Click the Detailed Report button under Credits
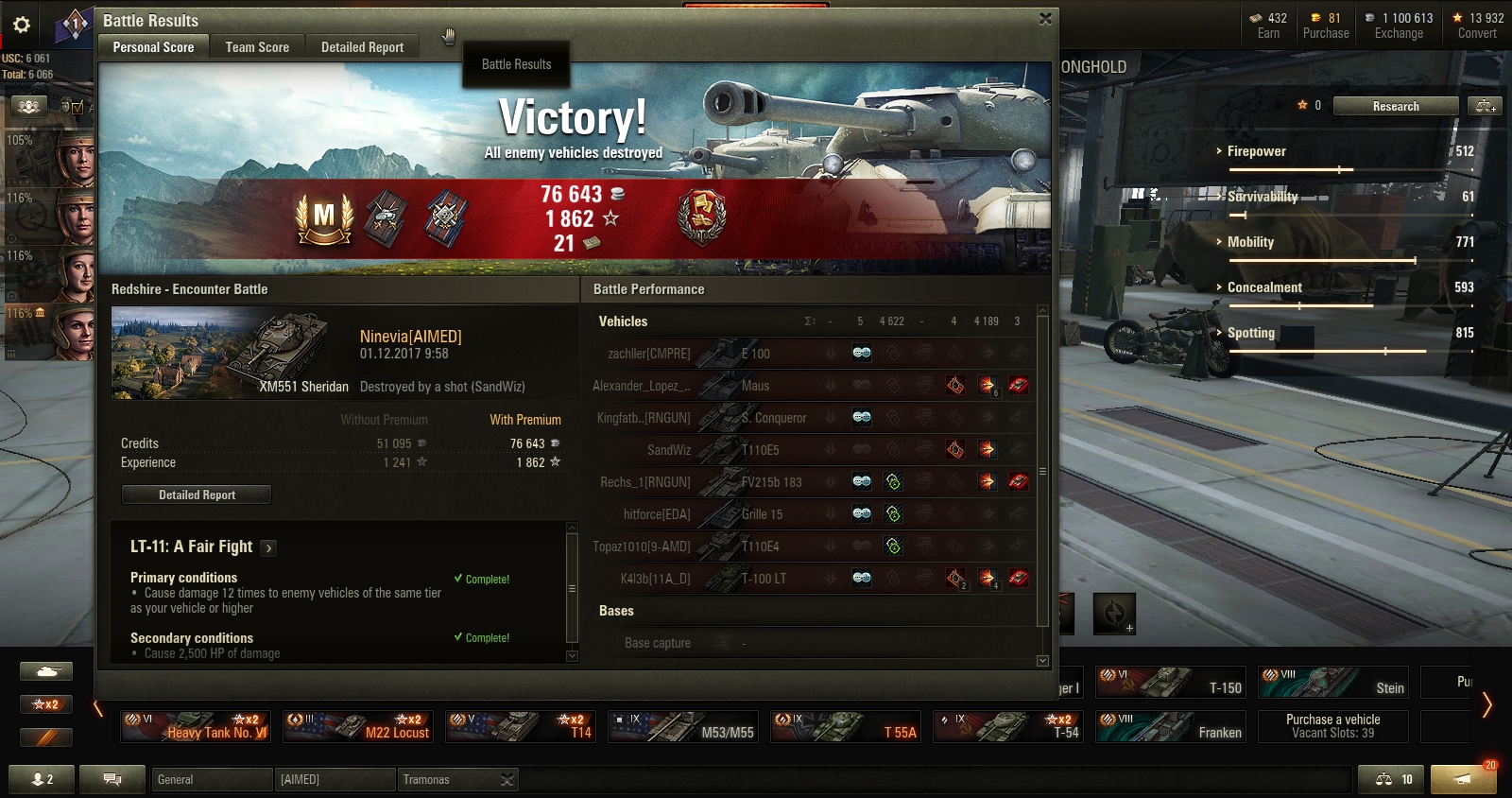 click(x=197, y=494)
